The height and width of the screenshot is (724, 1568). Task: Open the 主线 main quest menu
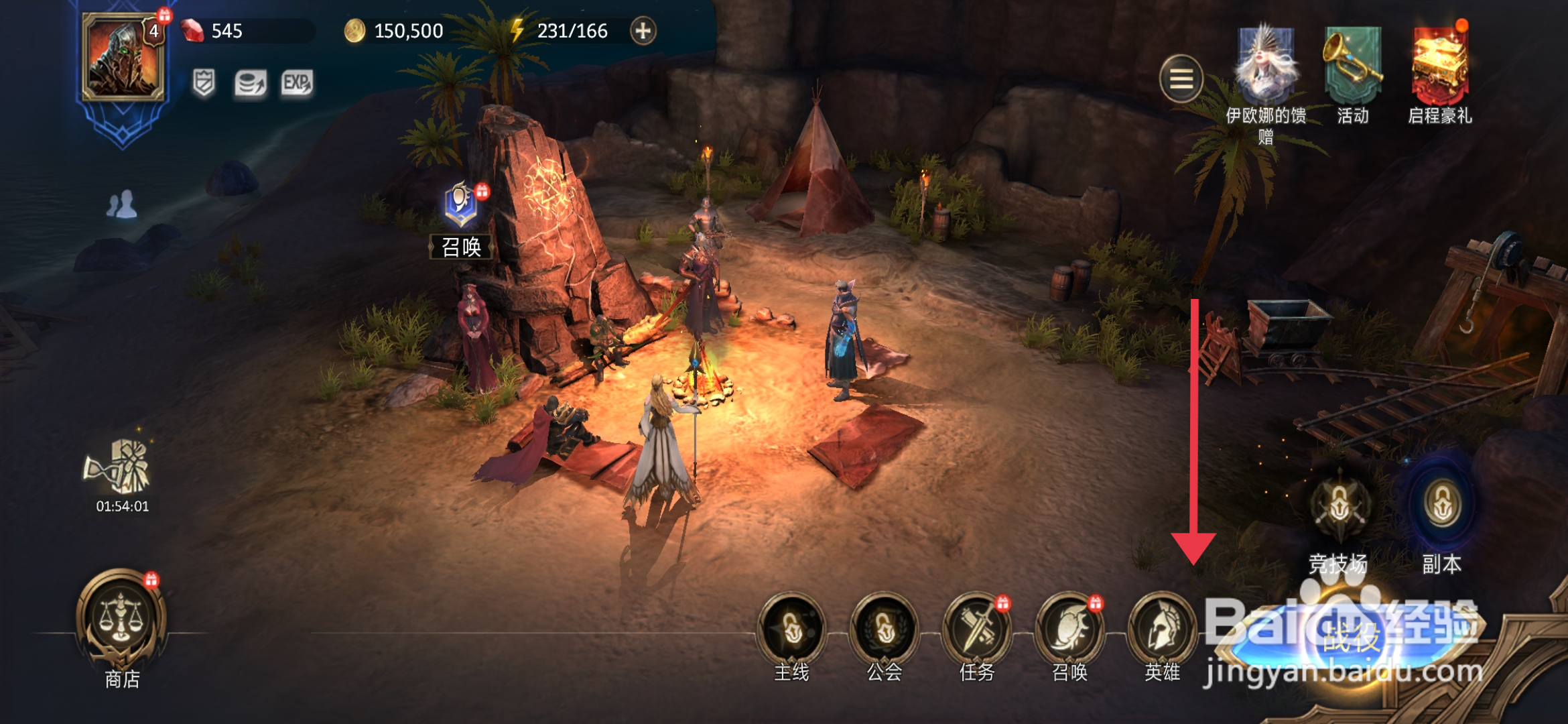pos(792,629)
